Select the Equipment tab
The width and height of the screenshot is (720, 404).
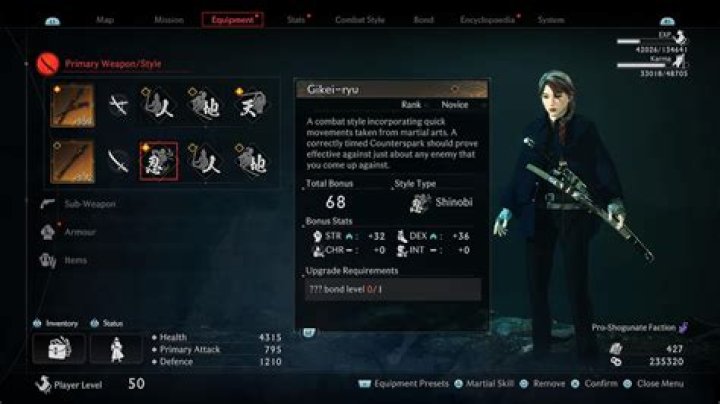pos(232,19)
